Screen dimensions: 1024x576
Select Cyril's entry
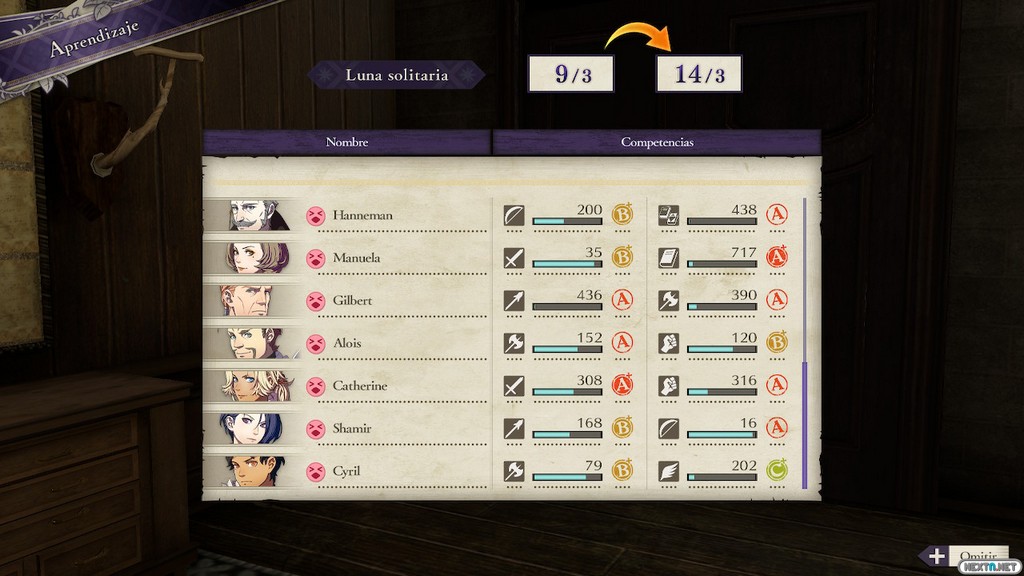point(347,471)
